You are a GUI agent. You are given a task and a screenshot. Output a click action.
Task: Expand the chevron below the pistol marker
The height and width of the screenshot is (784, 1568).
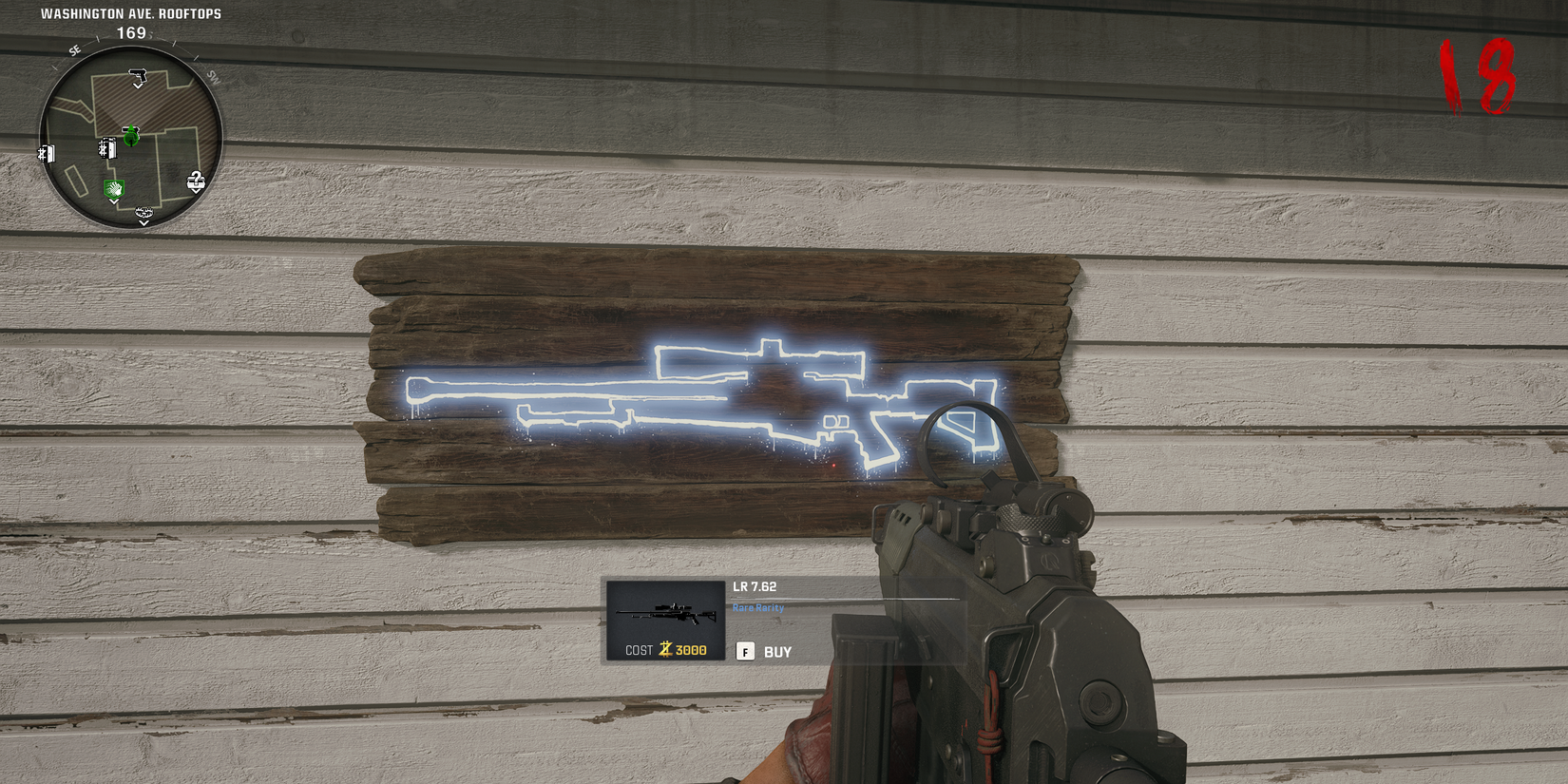(138, 86)
